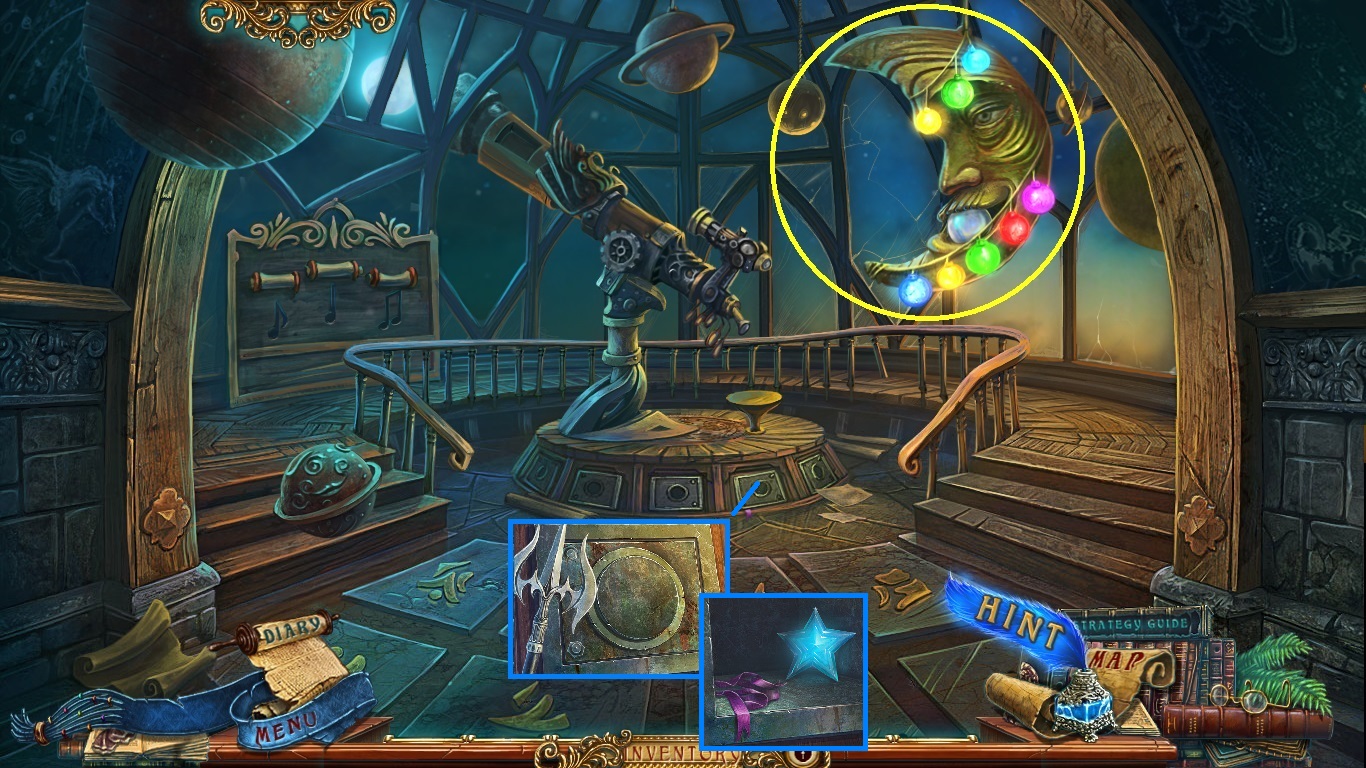Open the Strategy Guide book

click(1136, 625)
